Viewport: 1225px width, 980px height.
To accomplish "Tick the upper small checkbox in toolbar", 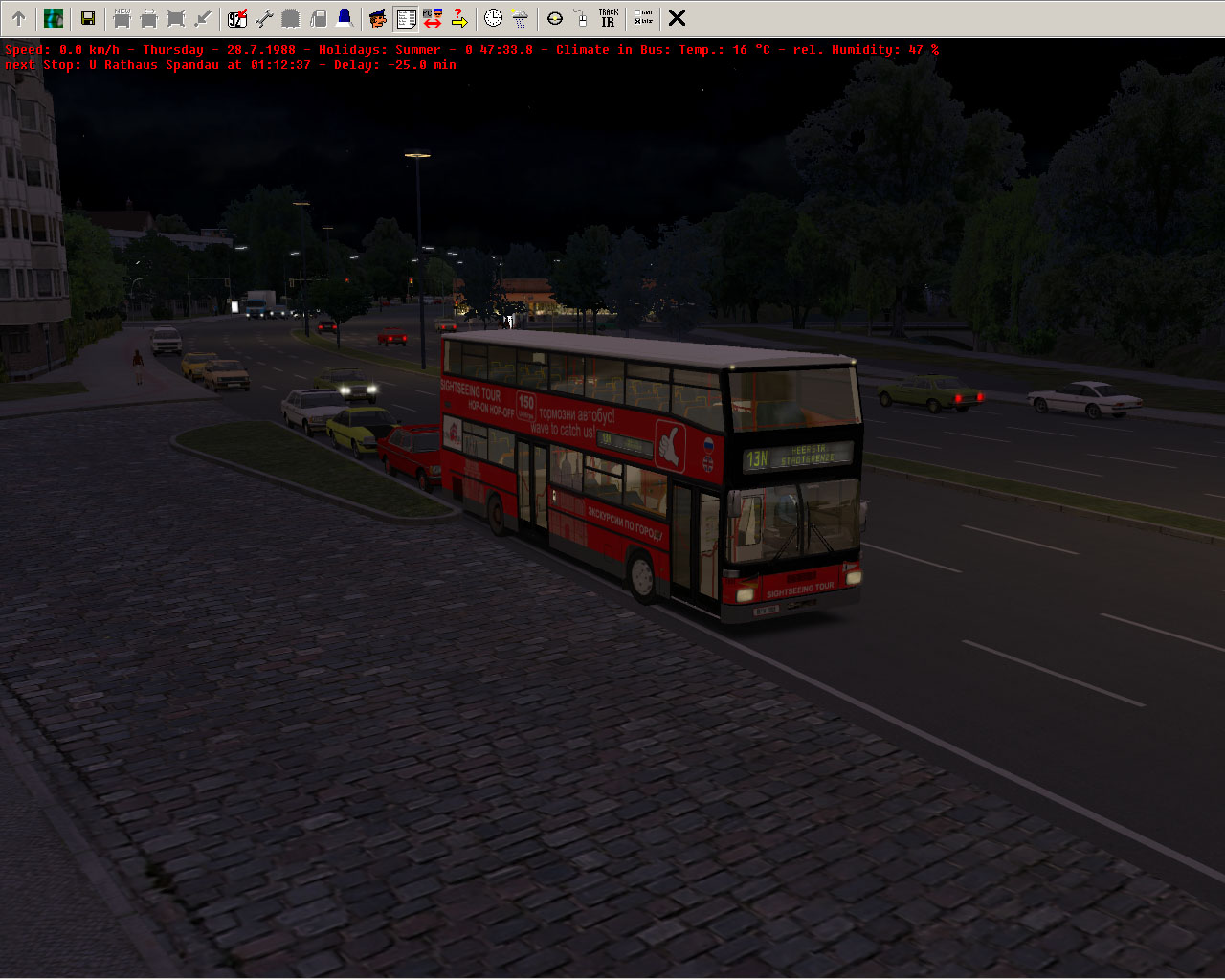I will pos(637,12).
